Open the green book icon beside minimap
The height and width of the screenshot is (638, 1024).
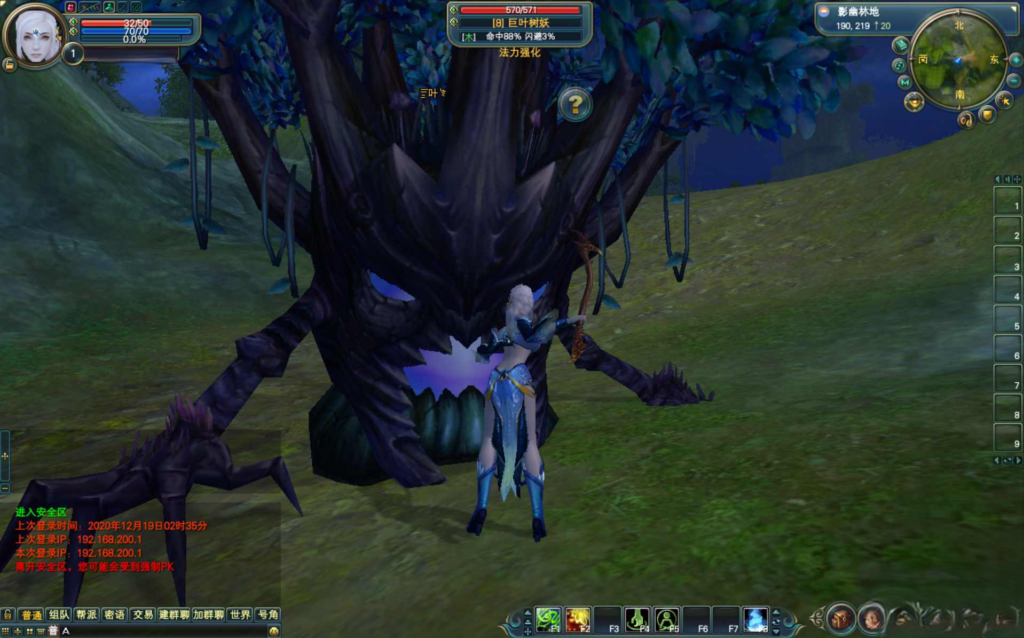click(900, 45)
